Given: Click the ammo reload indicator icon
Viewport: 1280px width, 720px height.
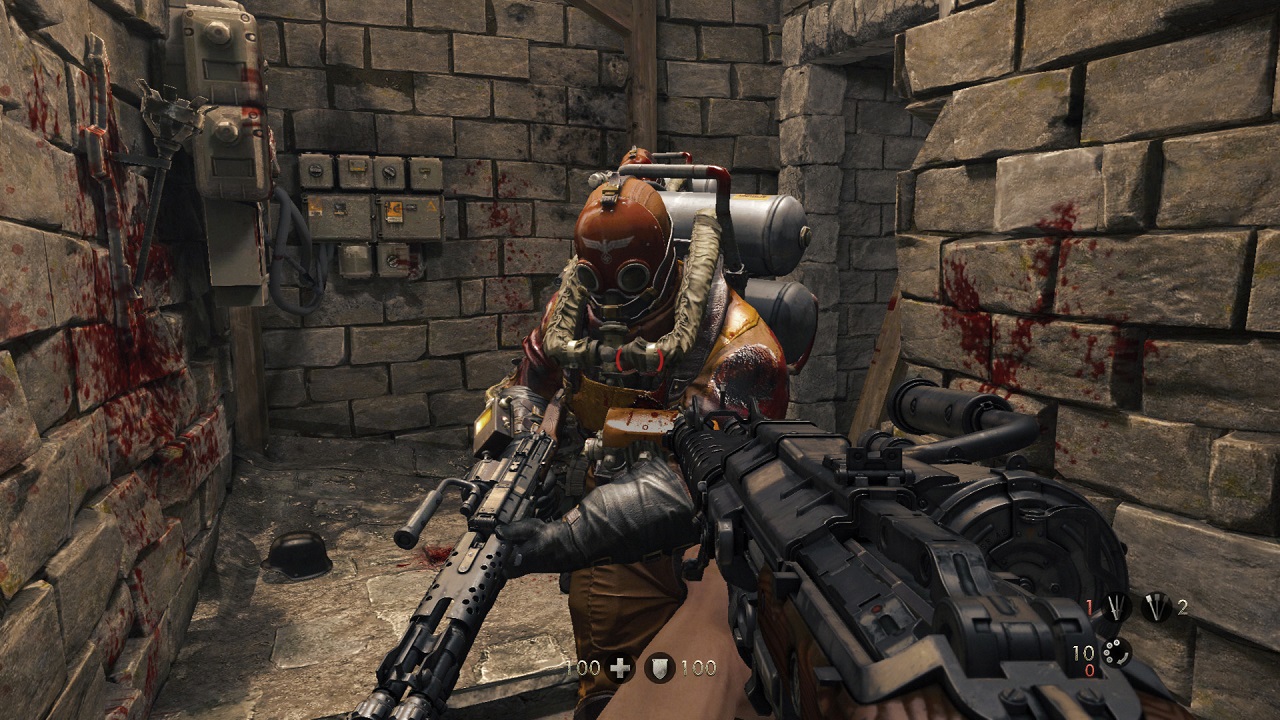Looking at the screenshot, I should tap(1116, 653).
